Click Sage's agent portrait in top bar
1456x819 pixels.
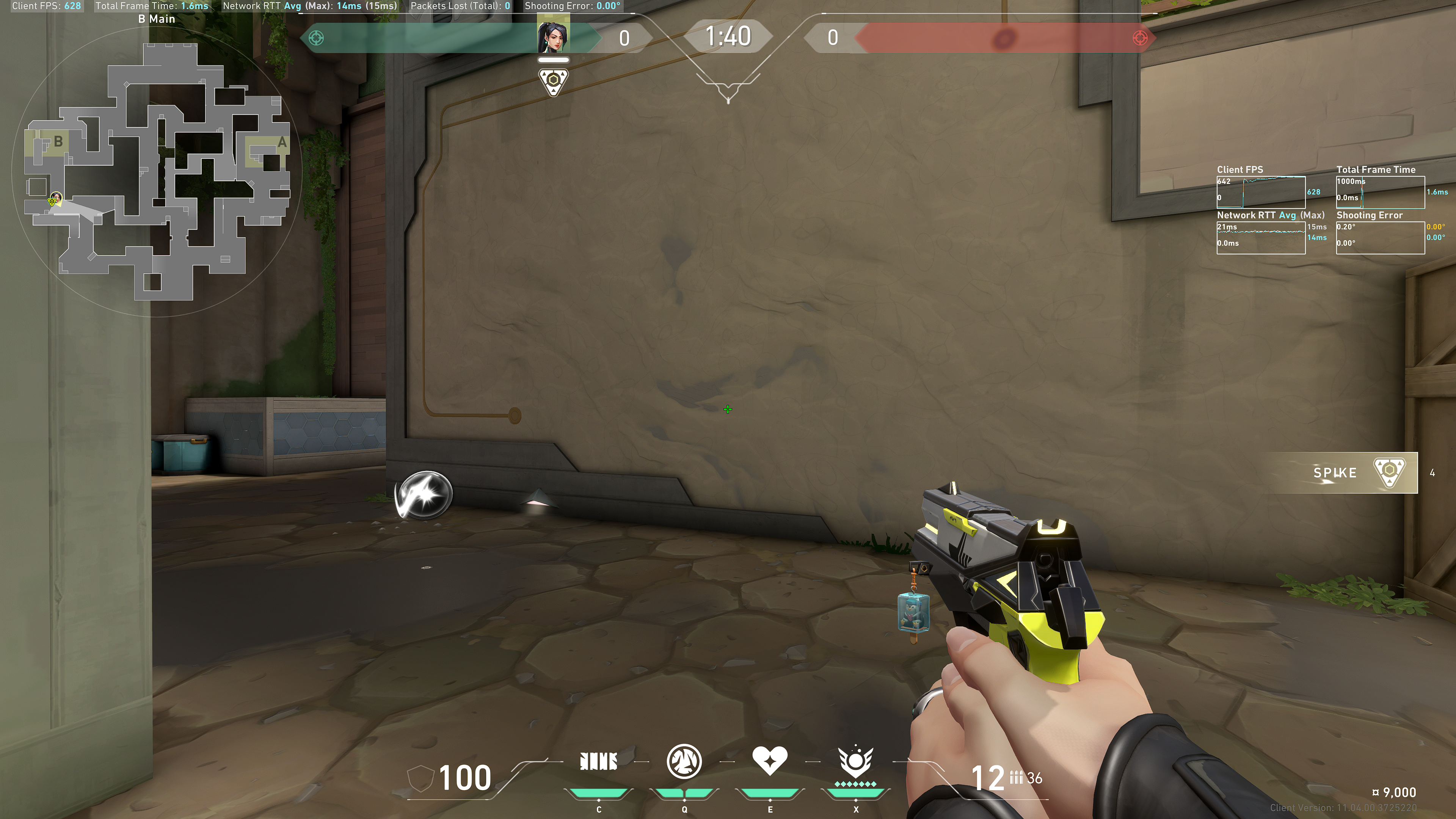[x=552, y=36]
